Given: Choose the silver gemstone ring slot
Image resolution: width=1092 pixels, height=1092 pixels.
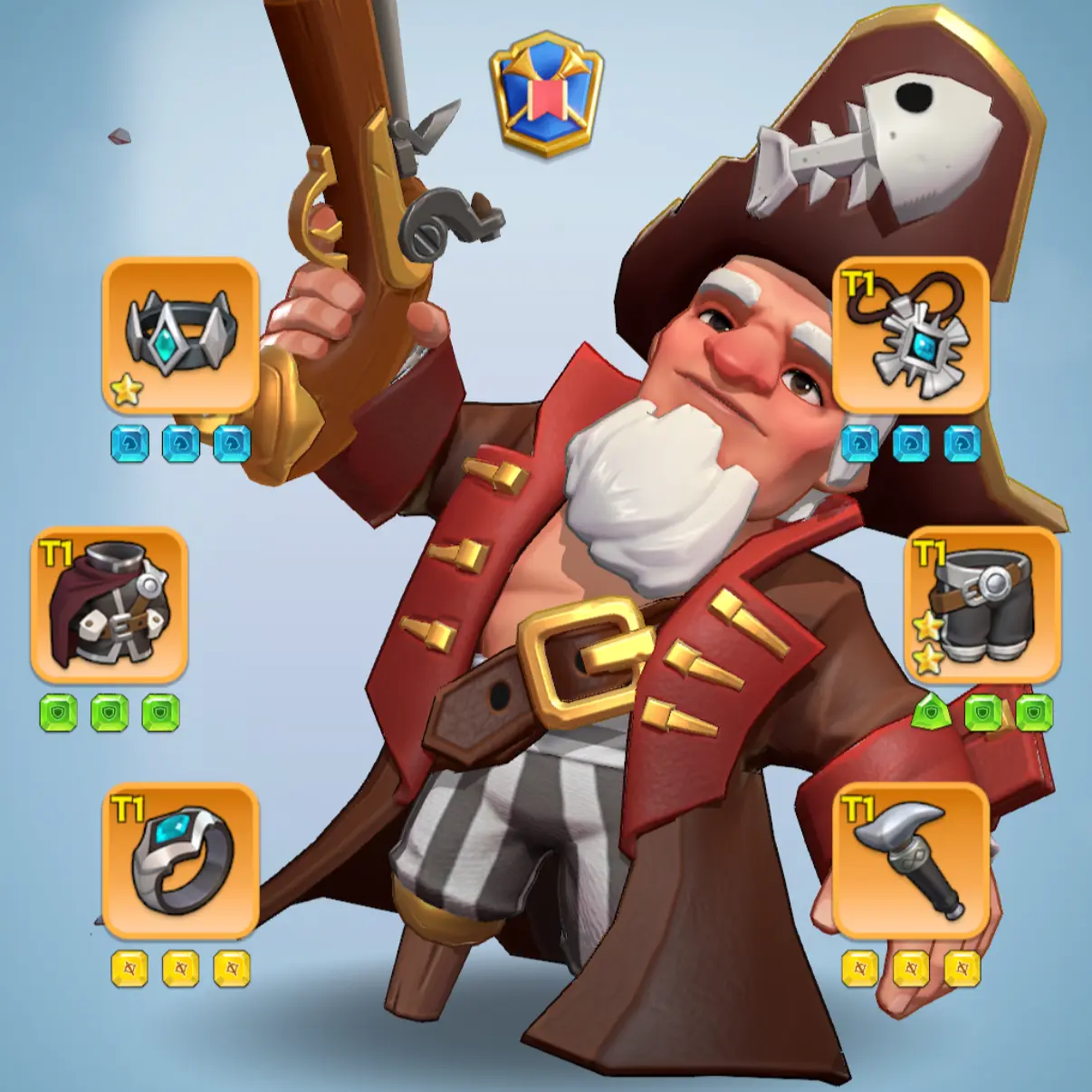Looking at the screenshot, I should tap(181, 860).
